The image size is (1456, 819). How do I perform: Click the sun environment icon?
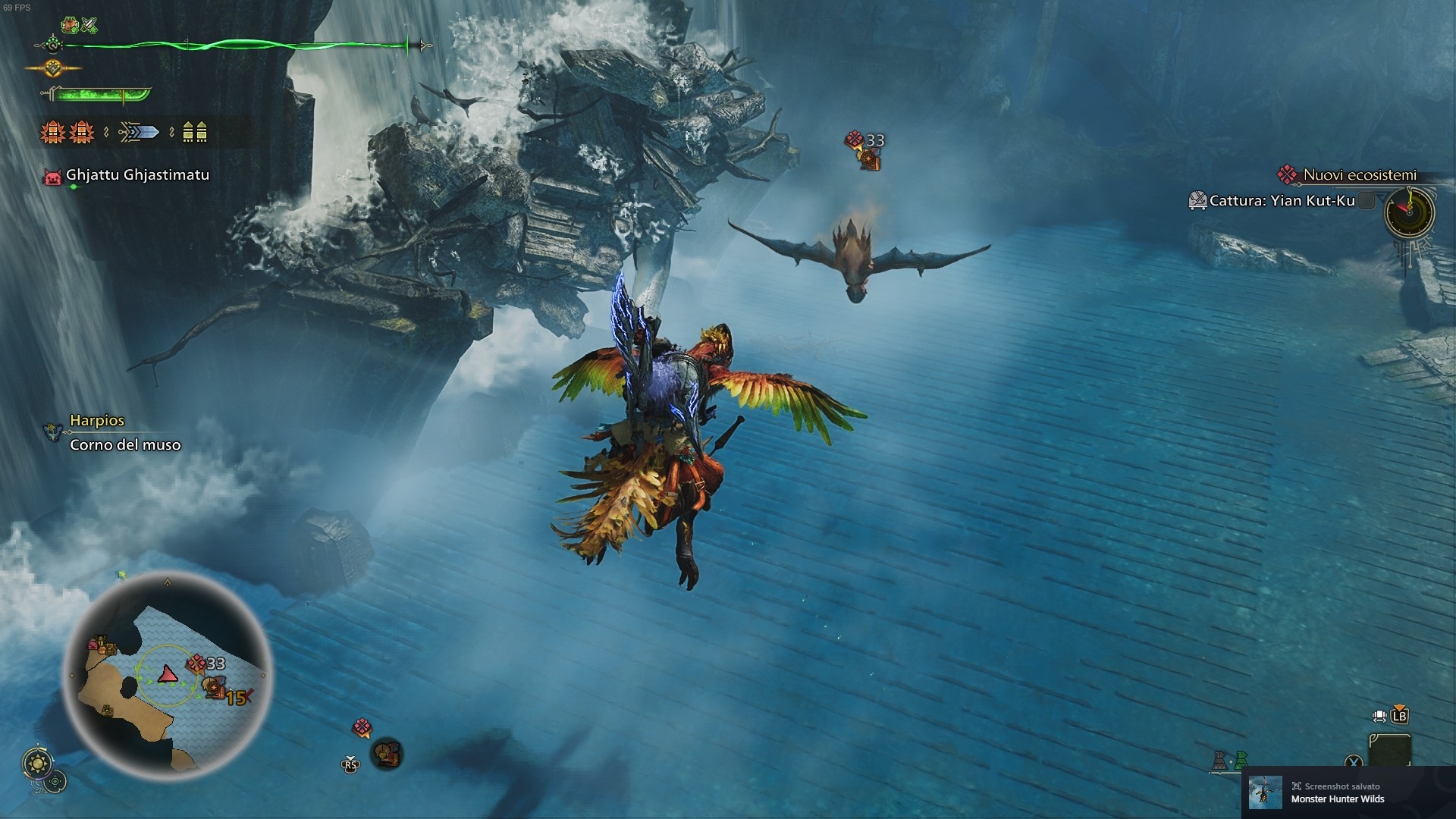point(37,762)
